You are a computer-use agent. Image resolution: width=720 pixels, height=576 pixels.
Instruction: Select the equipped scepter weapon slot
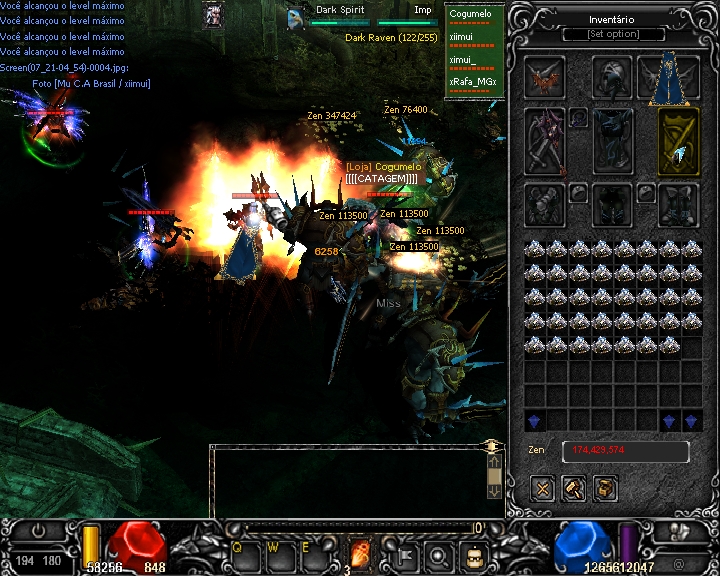(545, 141)
